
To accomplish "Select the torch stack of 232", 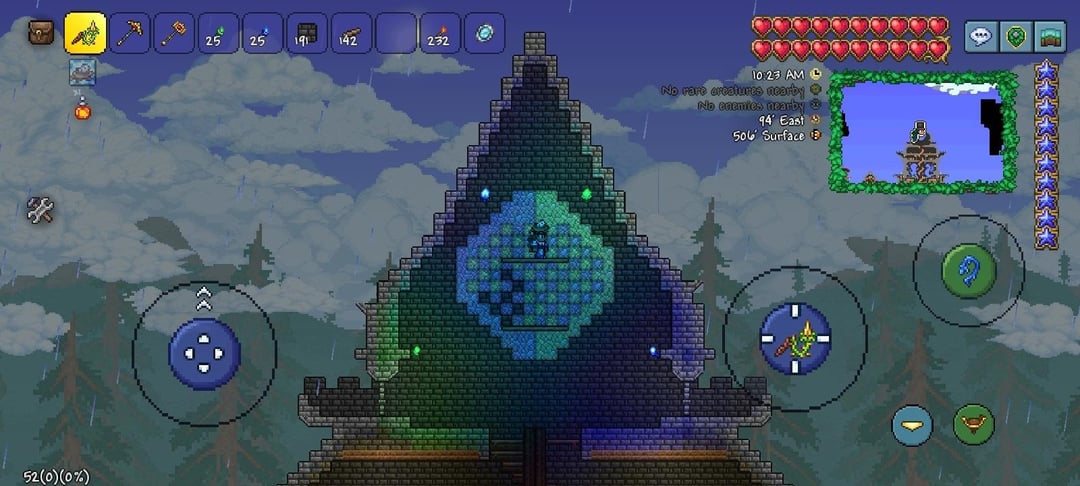I will [x=440, y=33].
